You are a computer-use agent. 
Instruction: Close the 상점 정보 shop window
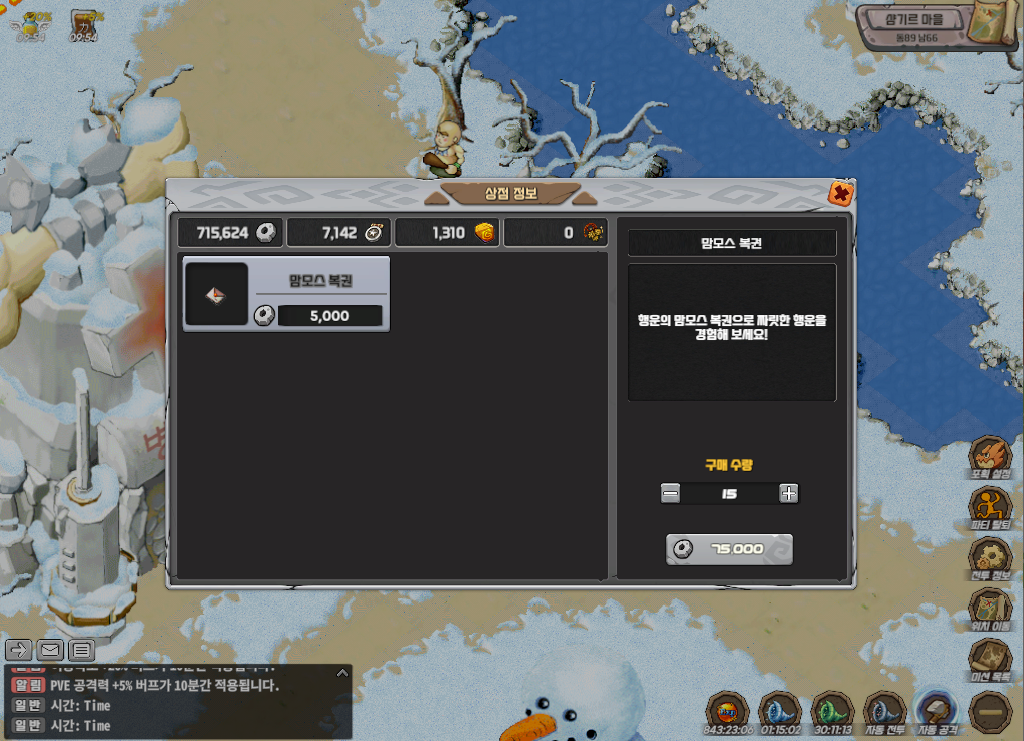(x=841, y=194)
